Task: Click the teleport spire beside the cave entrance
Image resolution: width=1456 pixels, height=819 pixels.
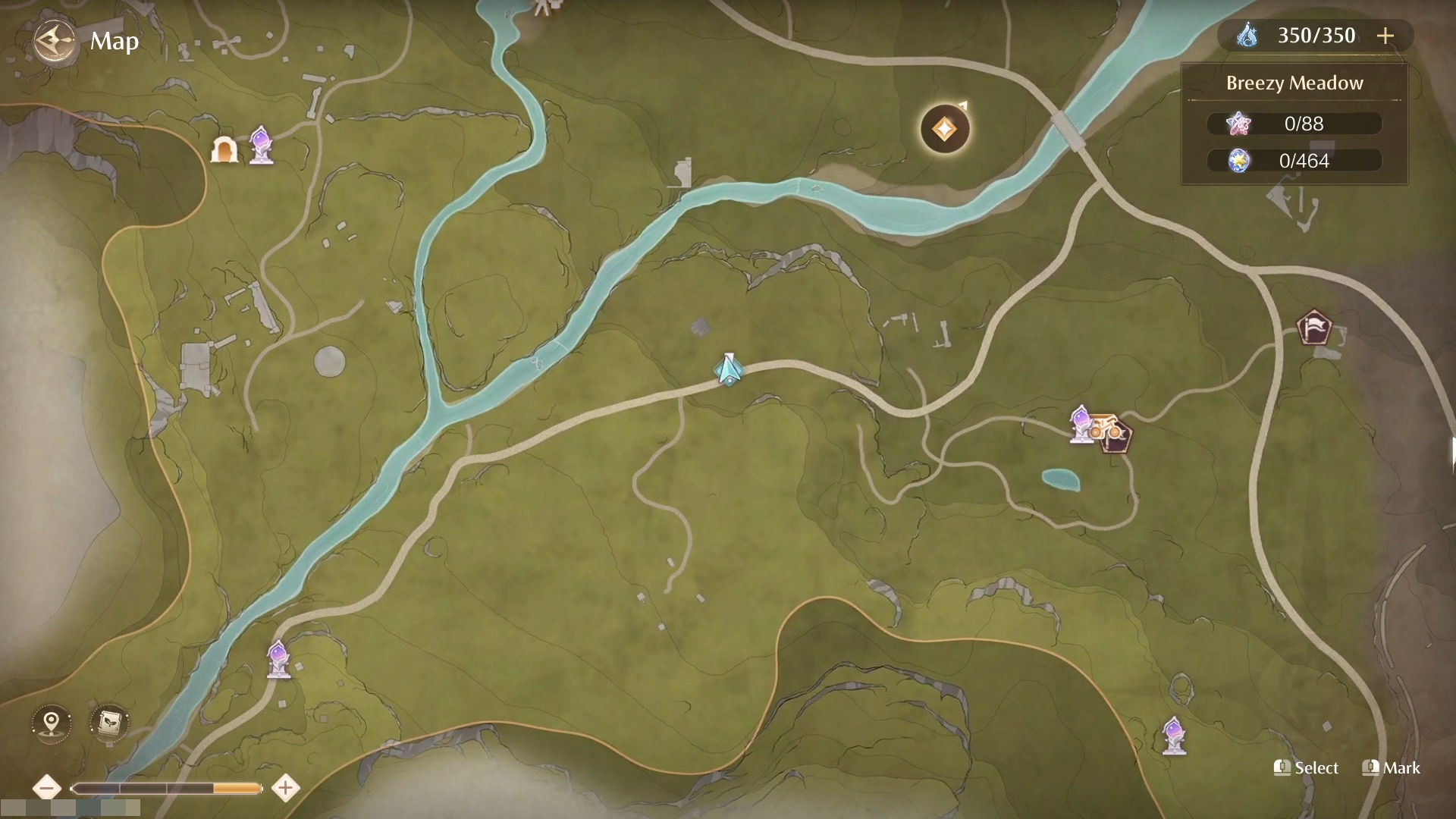Action: pyautogui.click(x=261, y=146)
